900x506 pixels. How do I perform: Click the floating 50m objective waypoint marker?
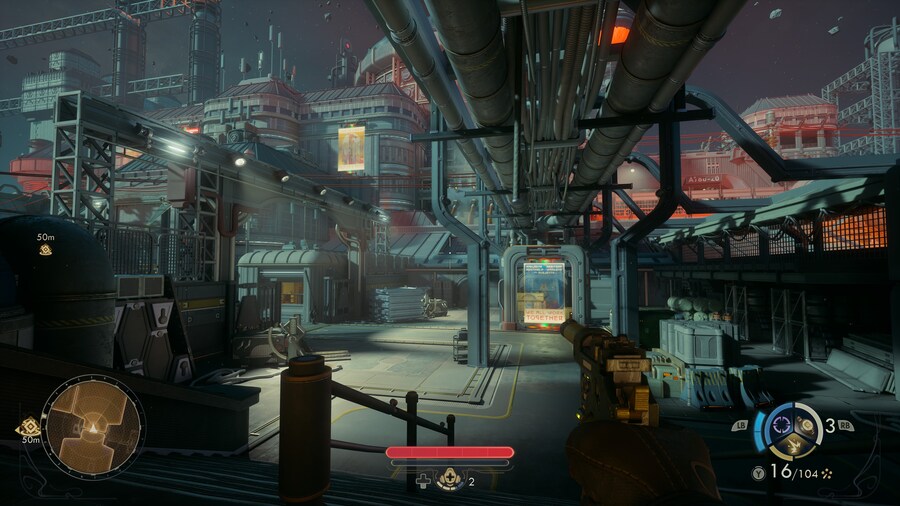[46, 249]
